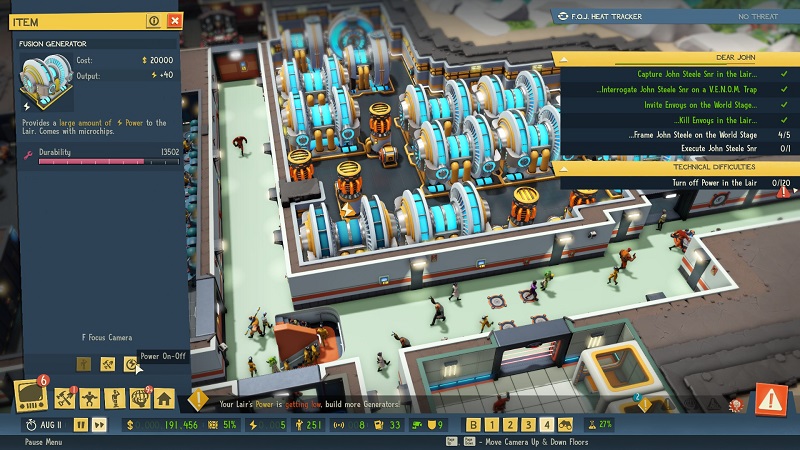Click the vehicle floor button
The image size is (800, 450).
566,425
